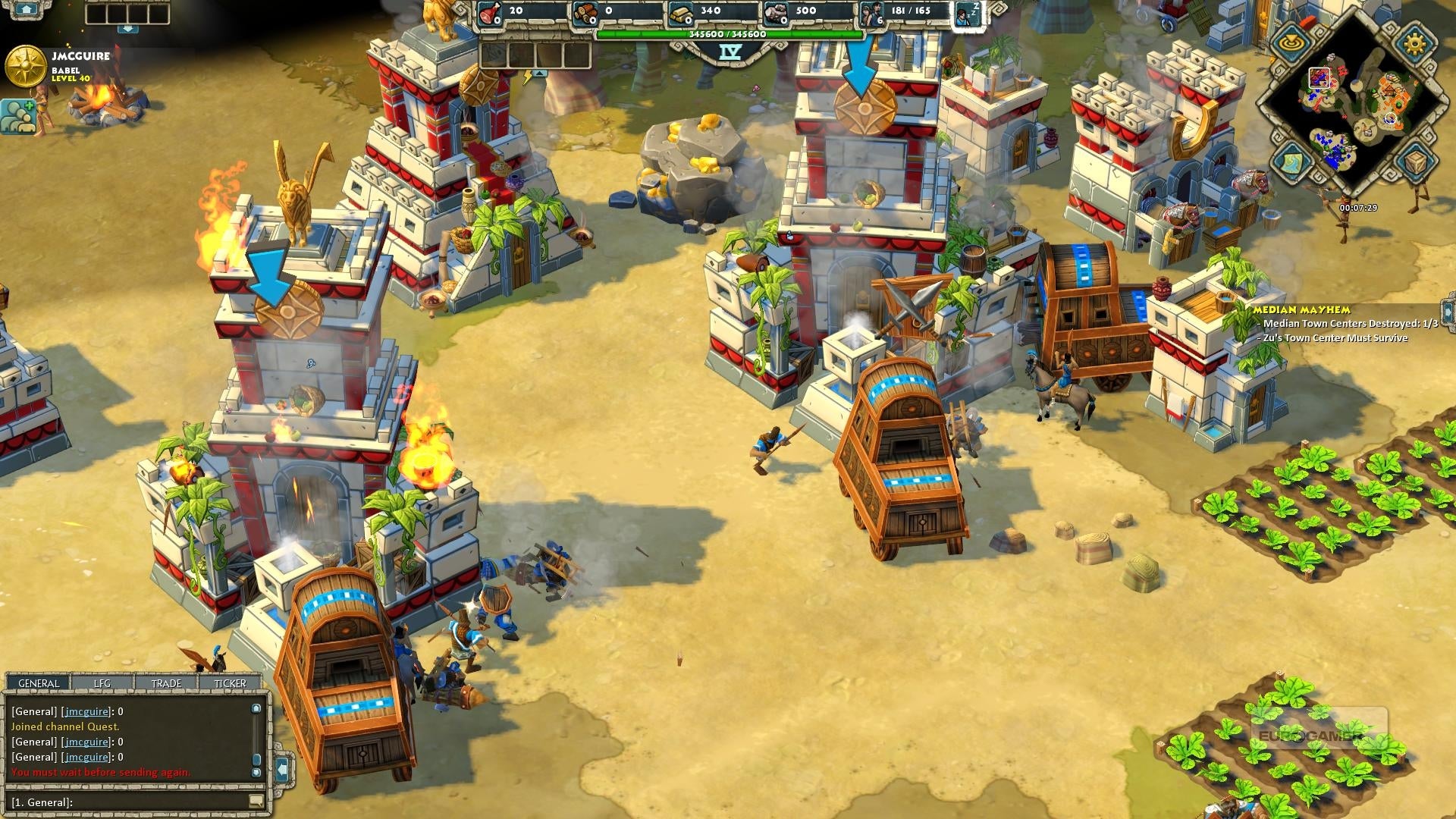This screenshot has height=819, width=1456.
Task: Open the JMCGUIRE gold compass player badge
Action: coord(25,67)
